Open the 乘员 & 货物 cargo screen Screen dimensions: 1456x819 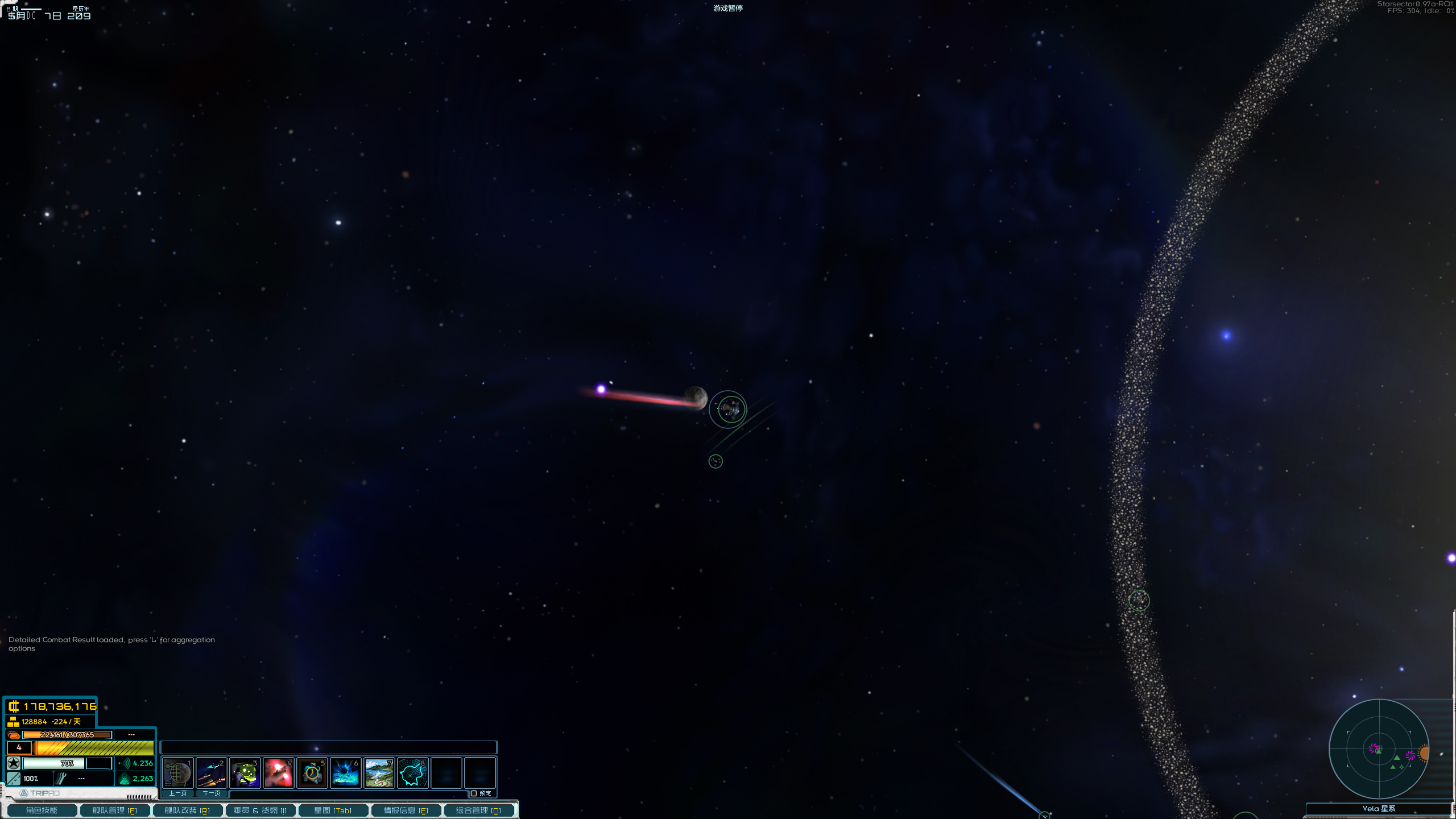coord(260,810)
